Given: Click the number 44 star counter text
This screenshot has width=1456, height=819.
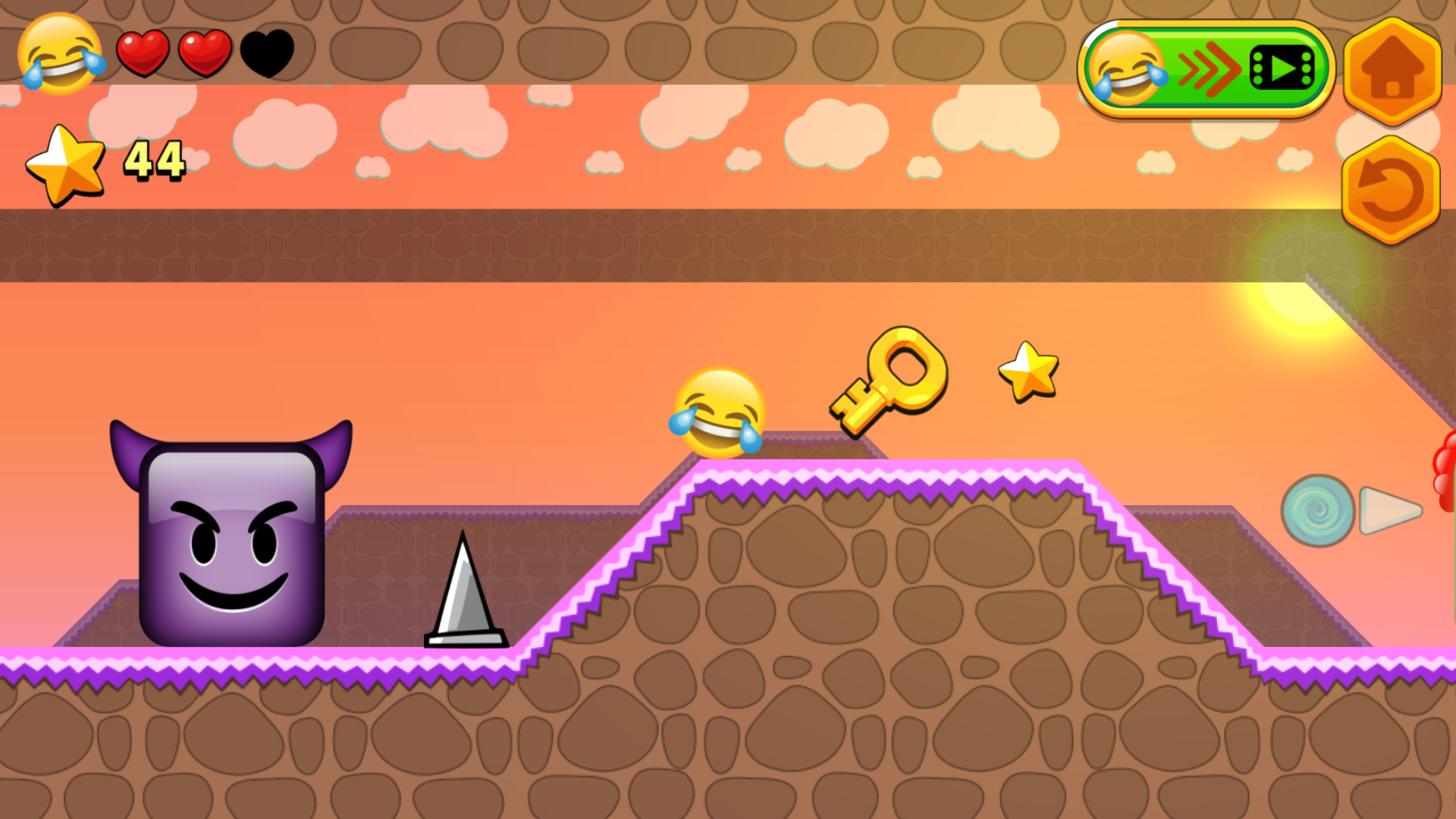Looking at the screenshot, I should [154, 161].
